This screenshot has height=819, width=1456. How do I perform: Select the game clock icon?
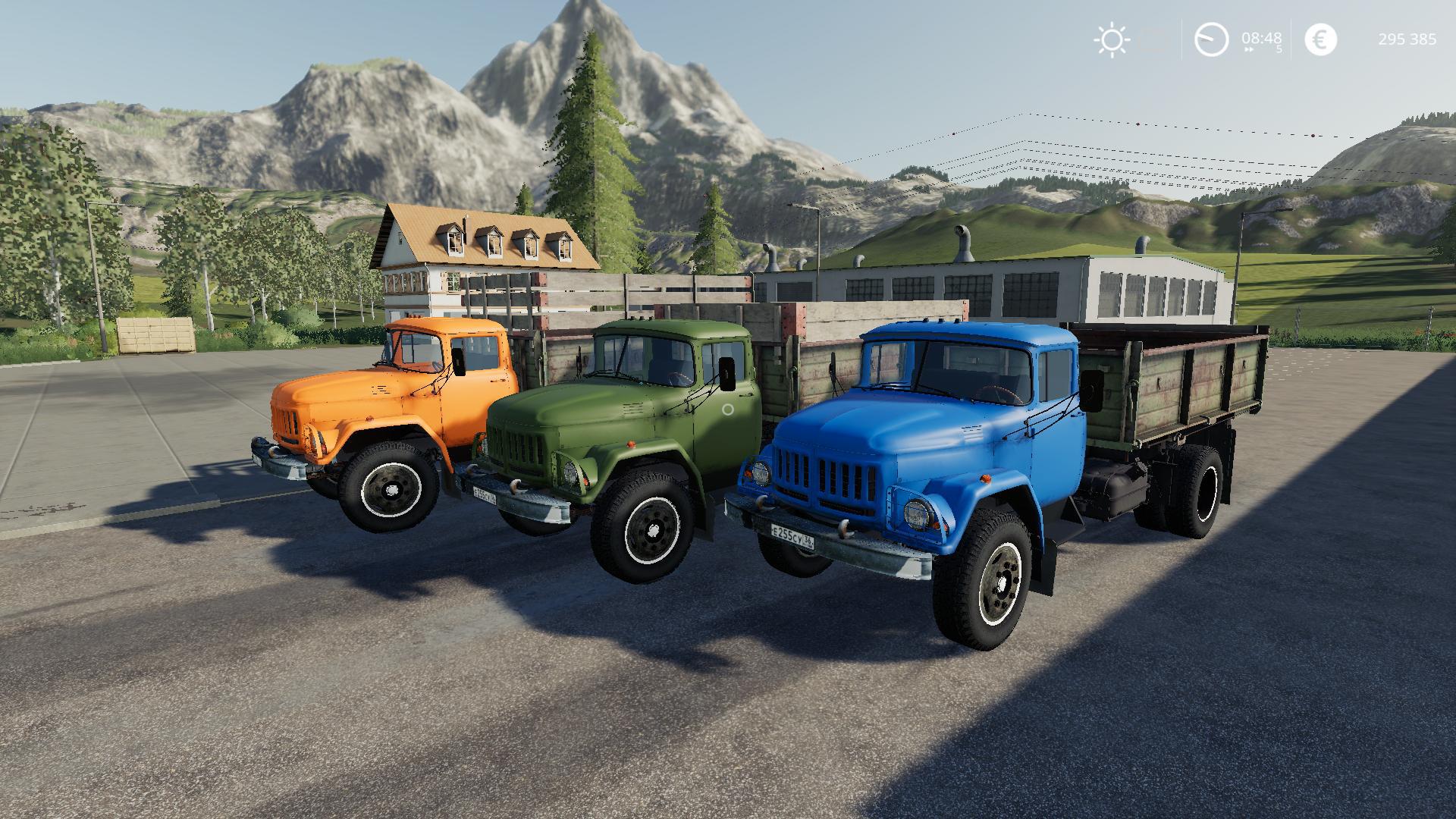[x=1211, y=39]
